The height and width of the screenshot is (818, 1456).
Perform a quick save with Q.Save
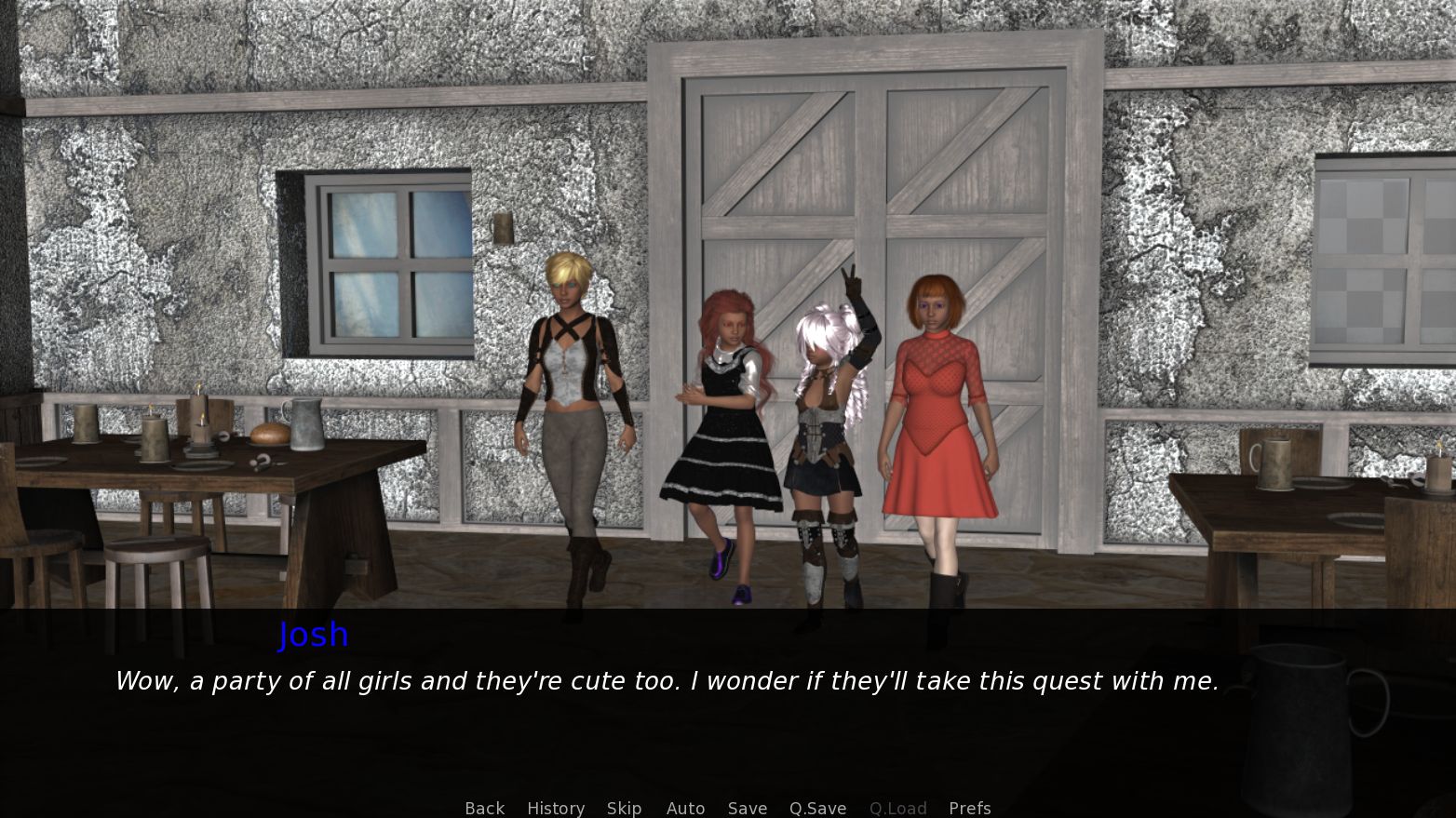(x=816, y=808)
